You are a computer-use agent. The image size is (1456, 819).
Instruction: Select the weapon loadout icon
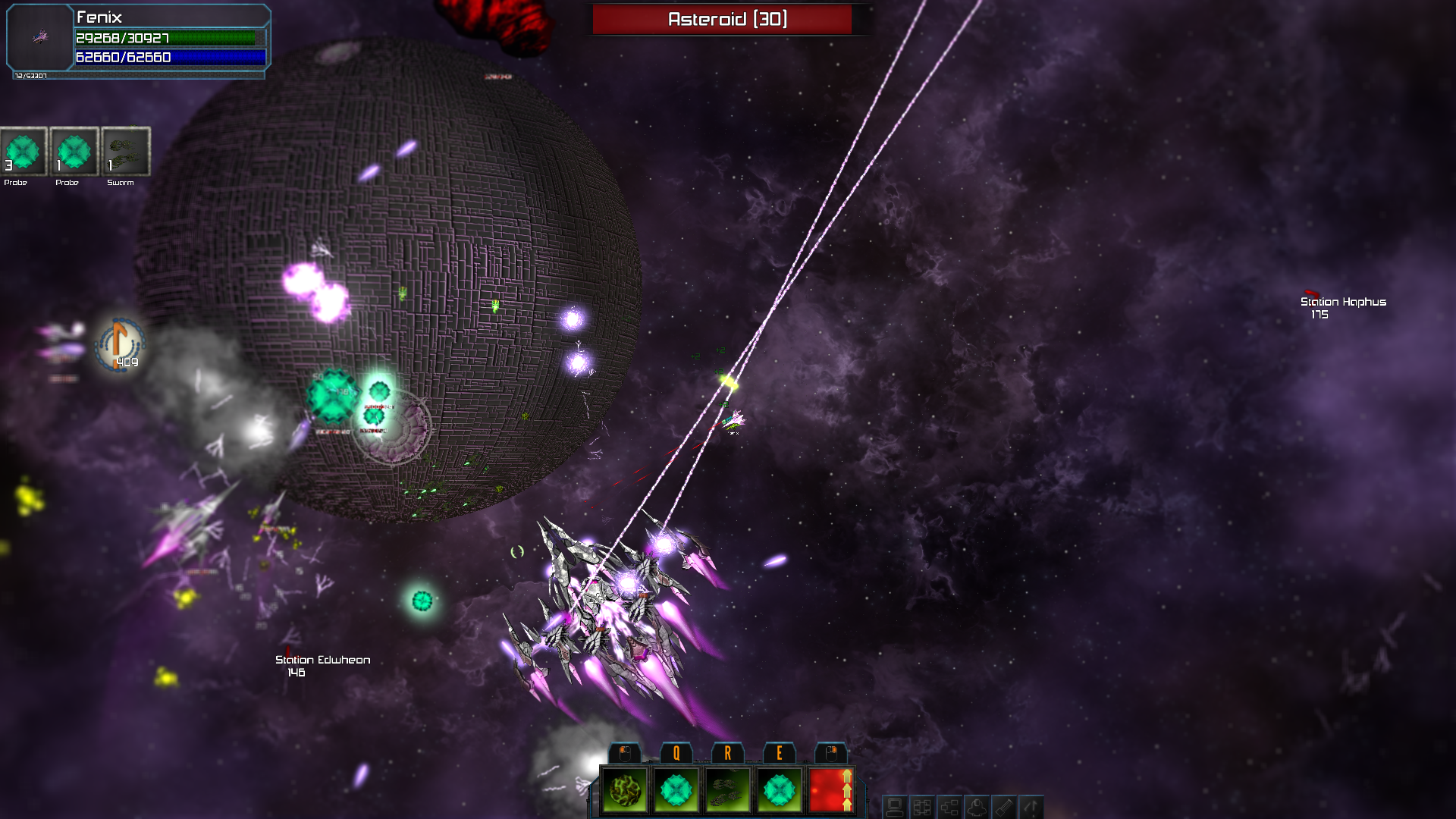coord(1004,806)
